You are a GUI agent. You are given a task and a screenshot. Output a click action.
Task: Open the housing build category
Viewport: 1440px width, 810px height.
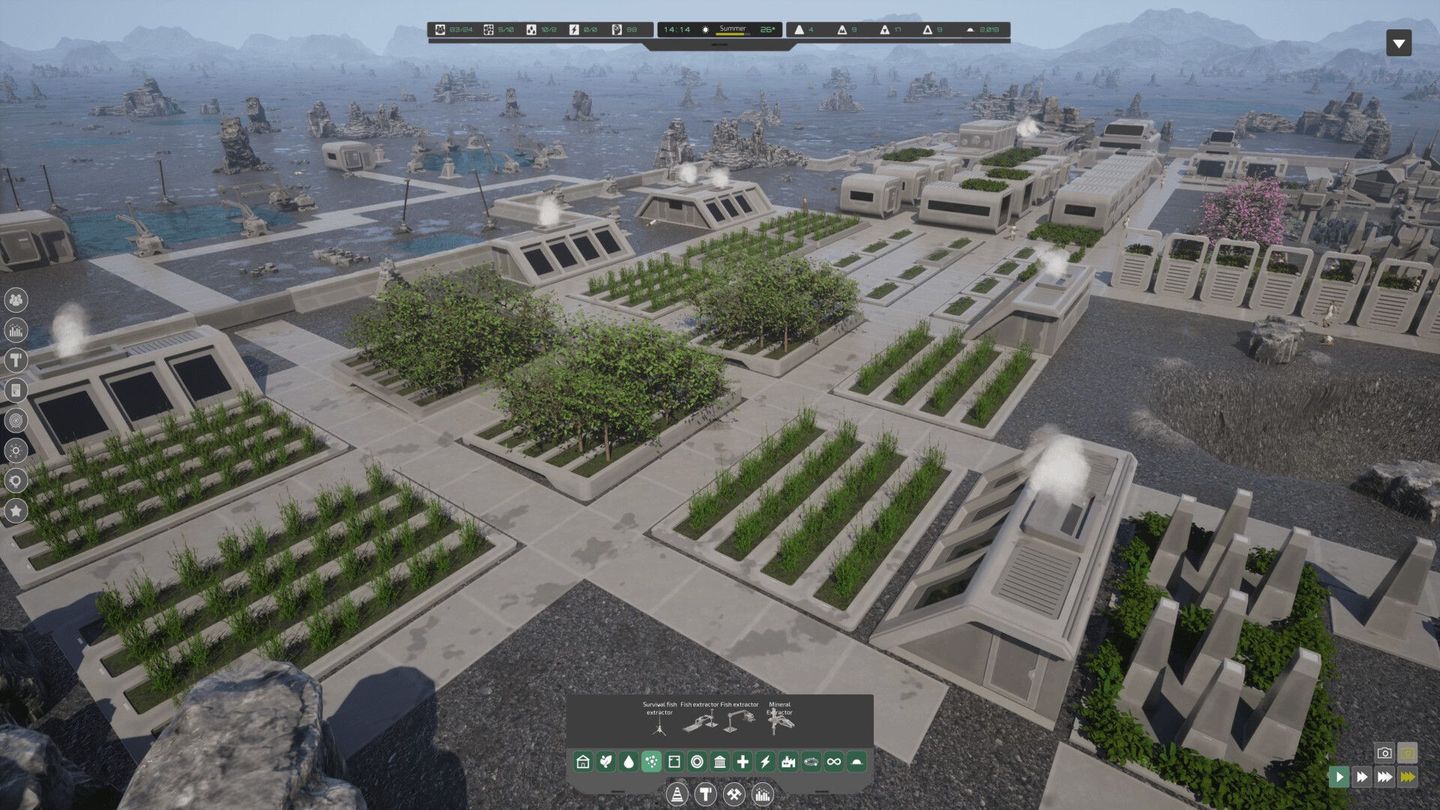582,761
